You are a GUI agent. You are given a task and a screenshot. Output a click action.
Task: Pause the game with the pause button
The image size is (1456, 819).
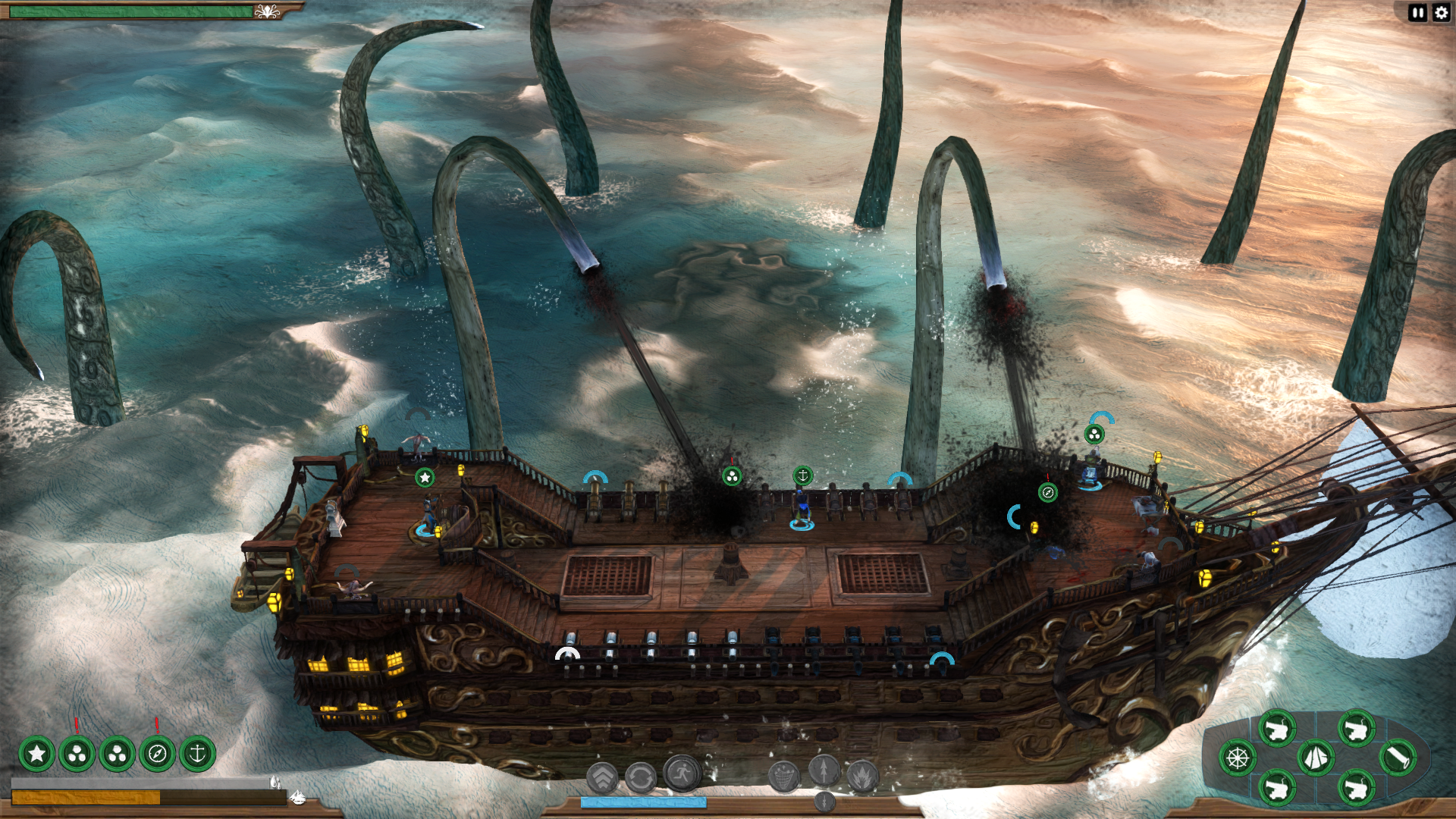point(1417,13)
